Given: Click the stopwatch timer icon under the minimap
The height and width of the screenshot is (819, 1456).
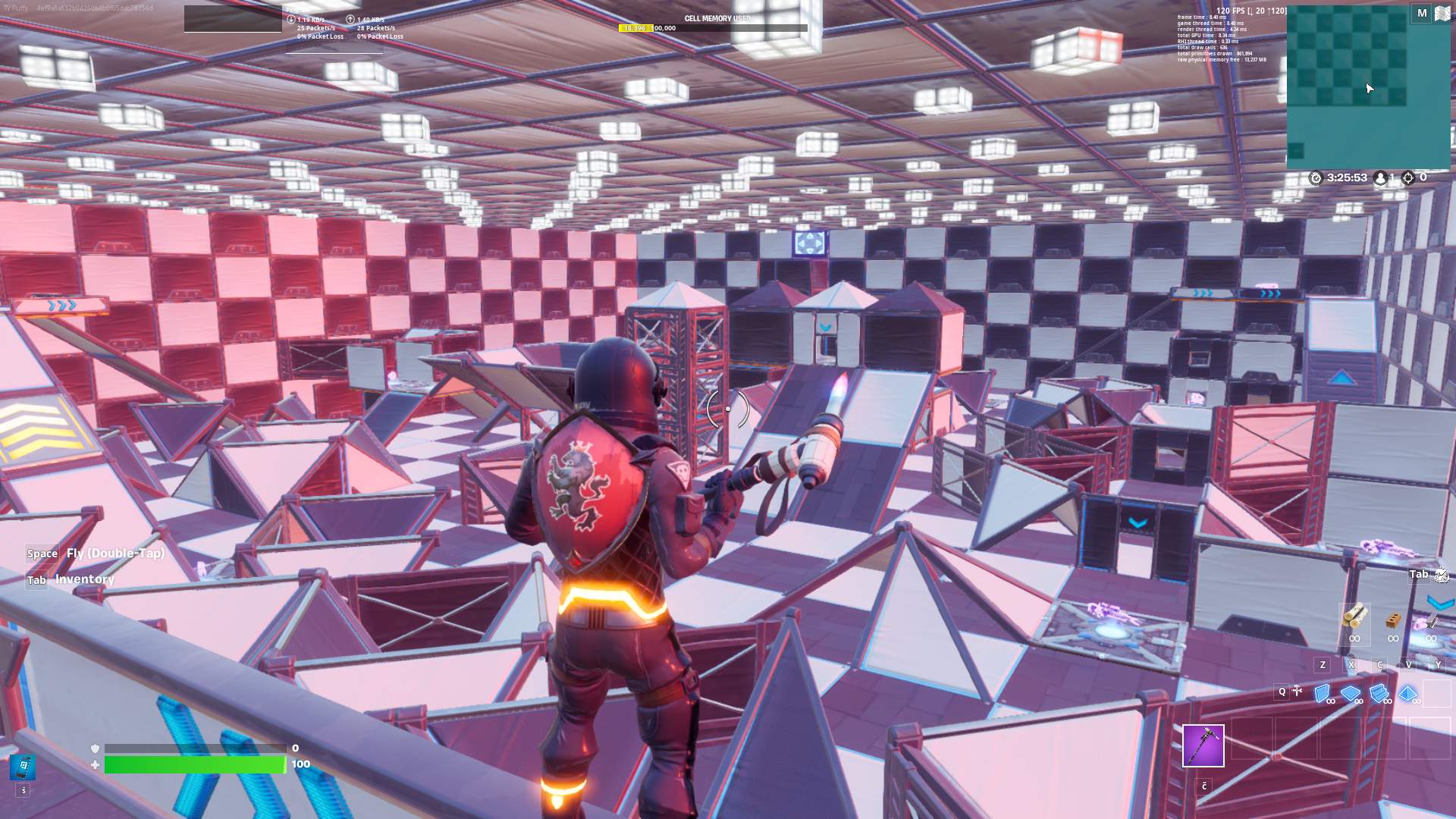Looking at the screenshot, I should pyautogui.click(x=1316, y=177).
